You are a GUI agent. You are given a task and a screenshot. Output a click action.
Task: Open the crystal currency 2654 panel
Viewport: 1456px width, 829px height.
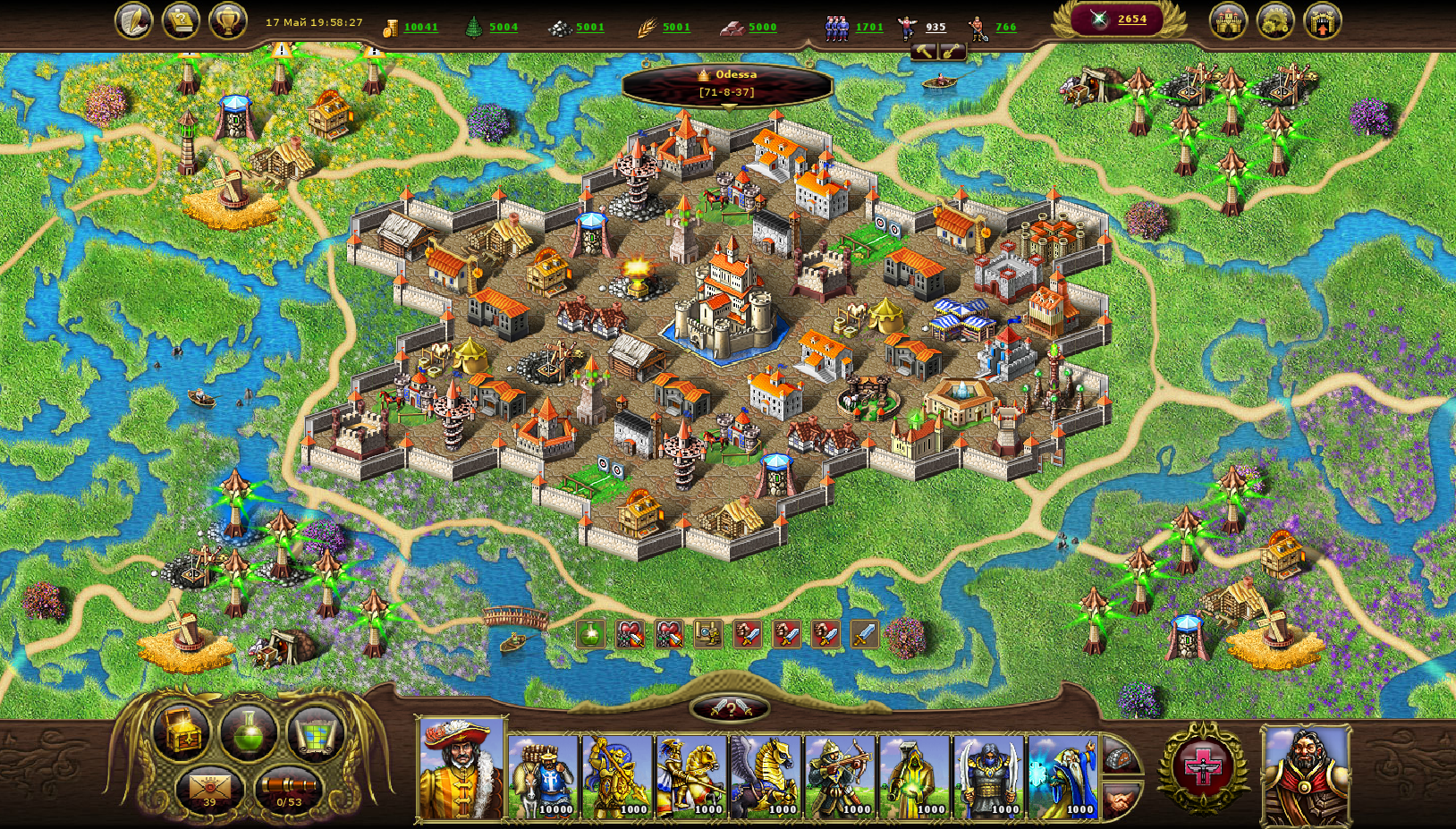coord(1119,20)
